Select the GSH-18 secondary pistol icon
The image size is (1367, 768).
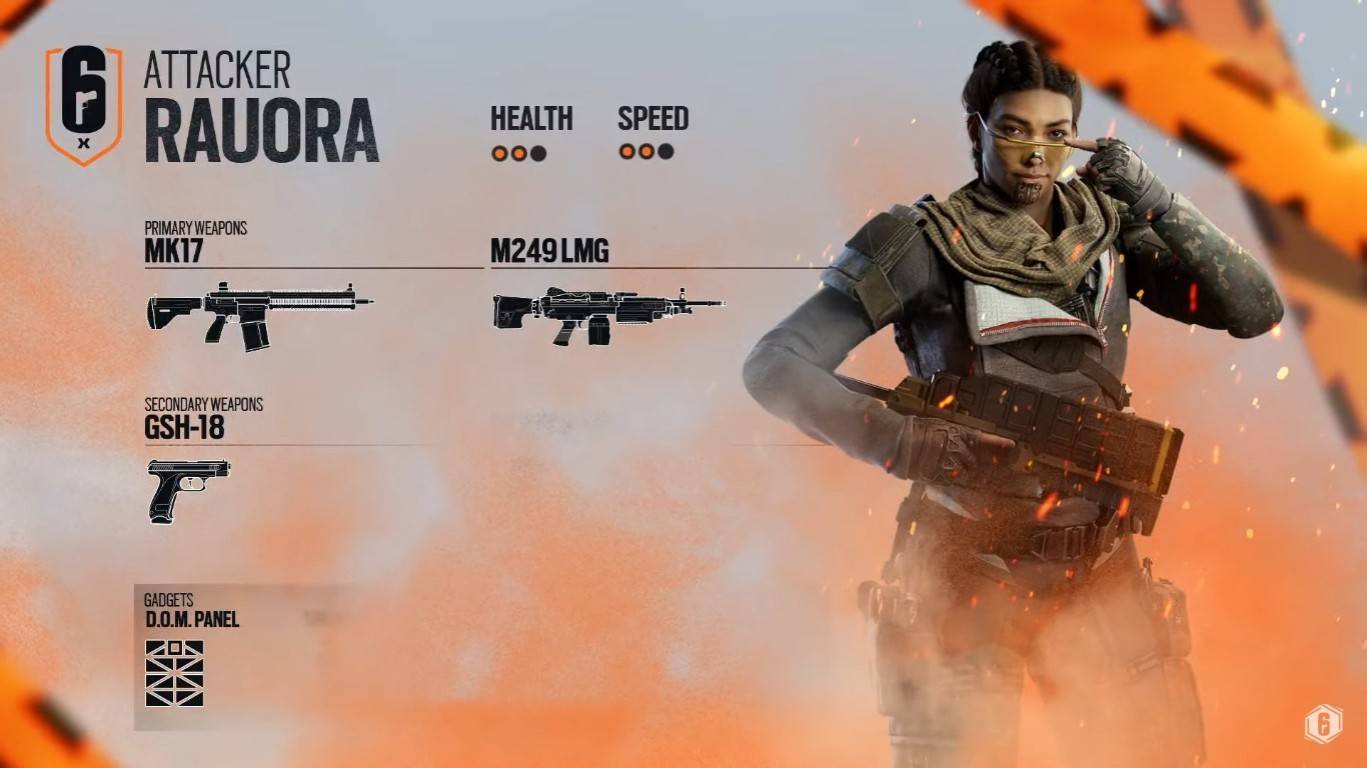pyautogui.click(x=188, y=489)
